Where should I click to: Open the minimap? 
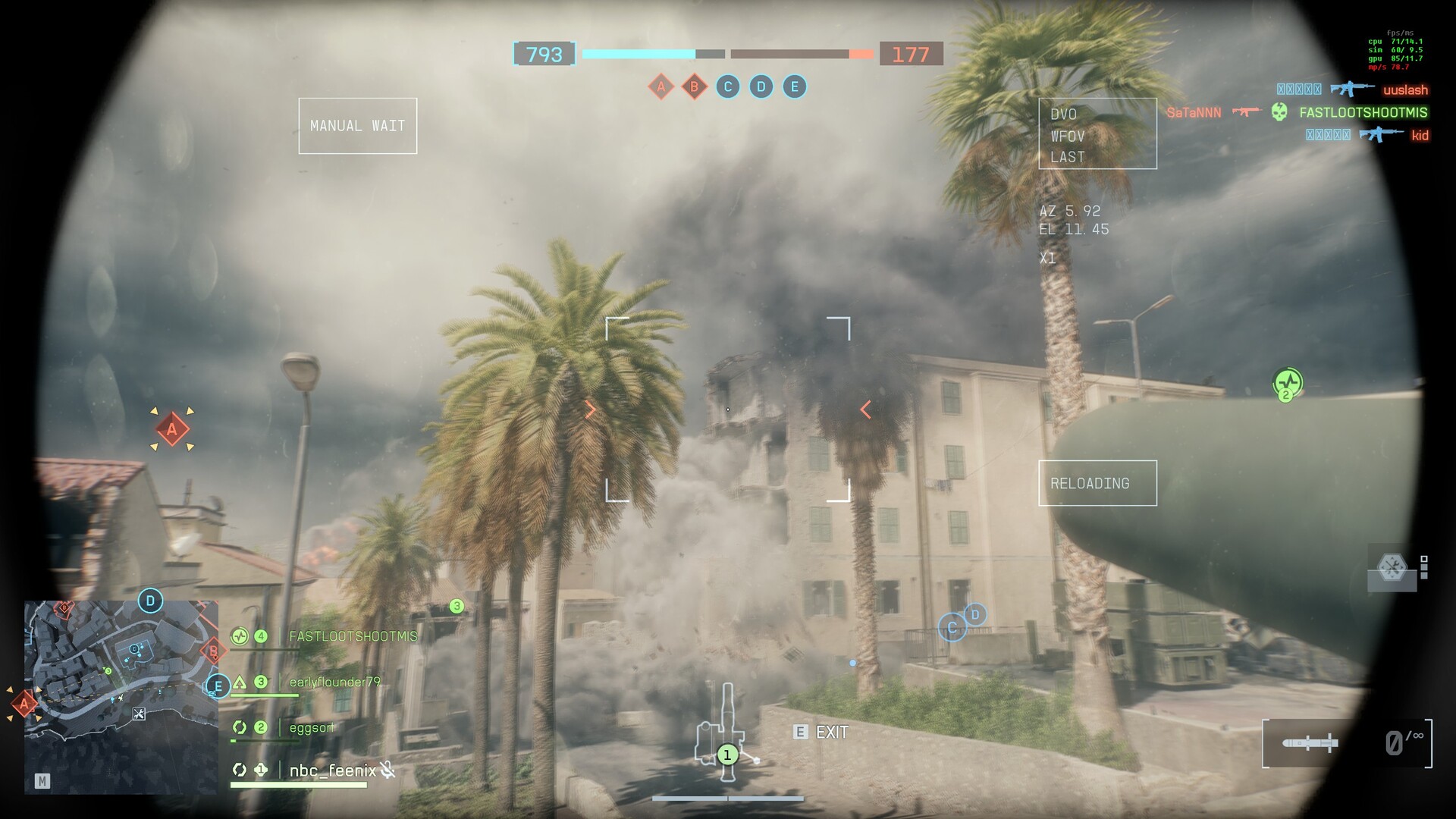click(x=121, y=696)
